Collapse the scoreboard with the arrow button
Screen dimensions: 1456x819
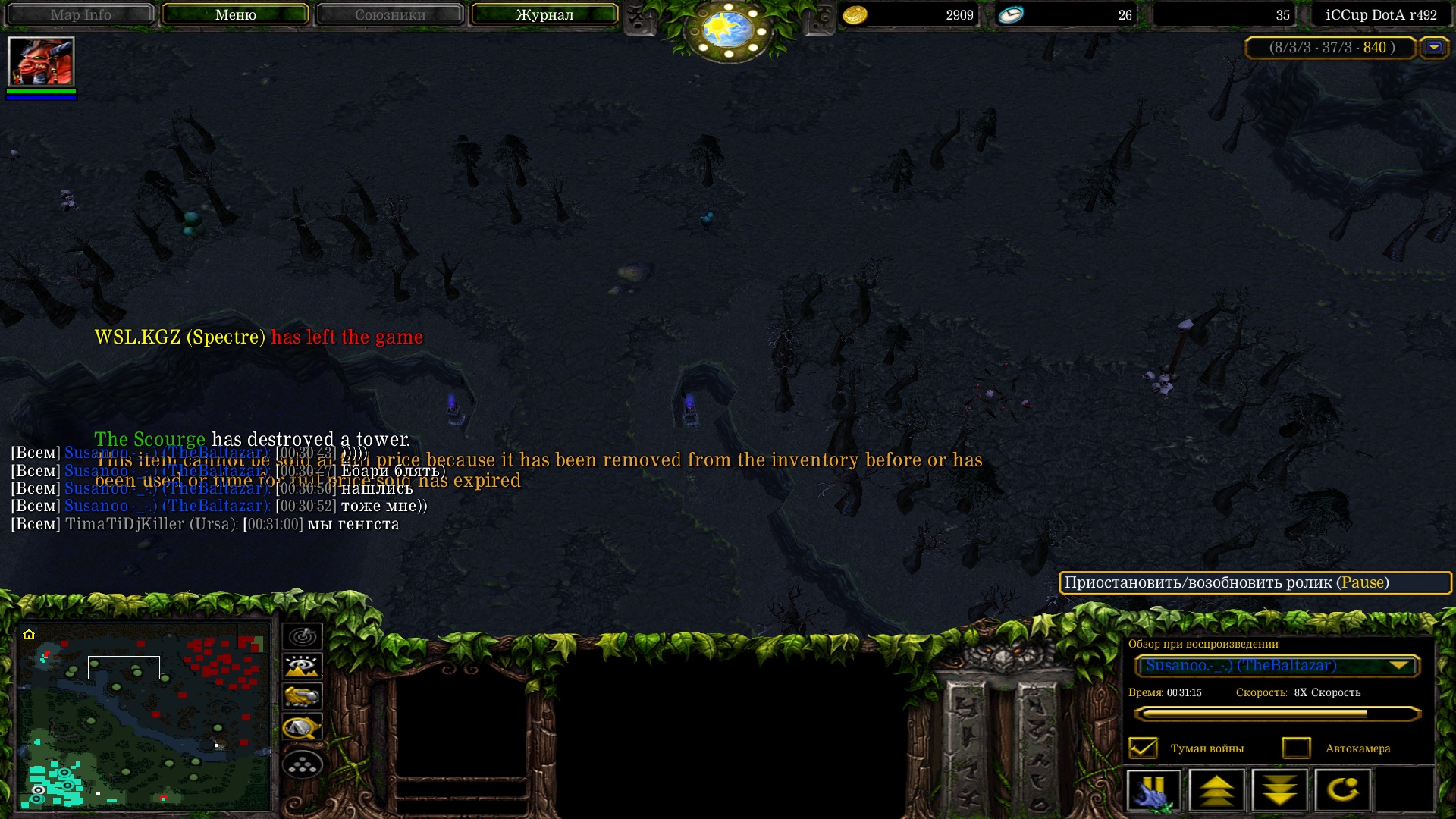pyautogui.click(x=1433, y=48)
